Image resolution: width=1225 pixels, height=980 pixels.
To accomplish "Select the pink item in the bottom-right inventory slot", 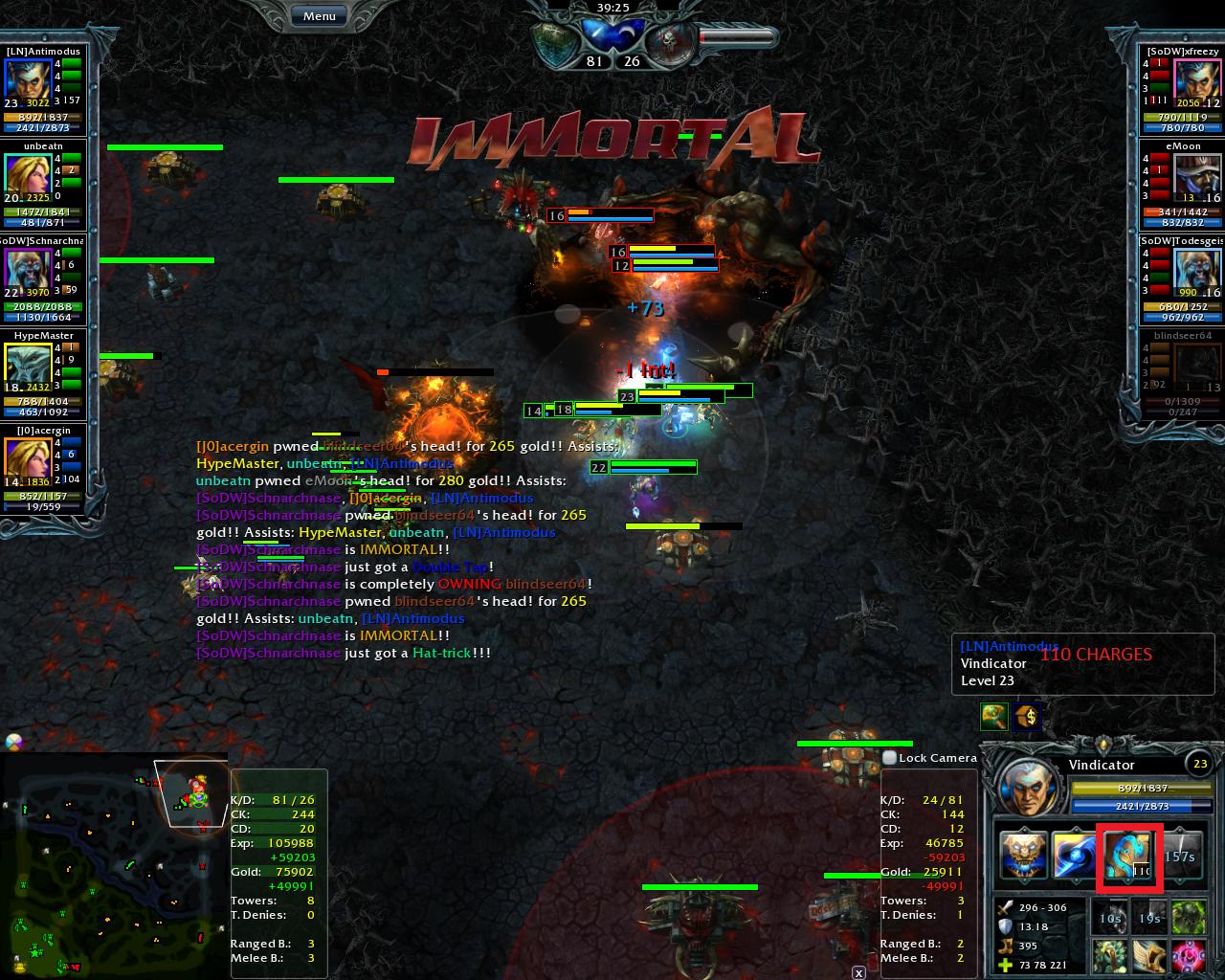I will (x=1190, y=955).
